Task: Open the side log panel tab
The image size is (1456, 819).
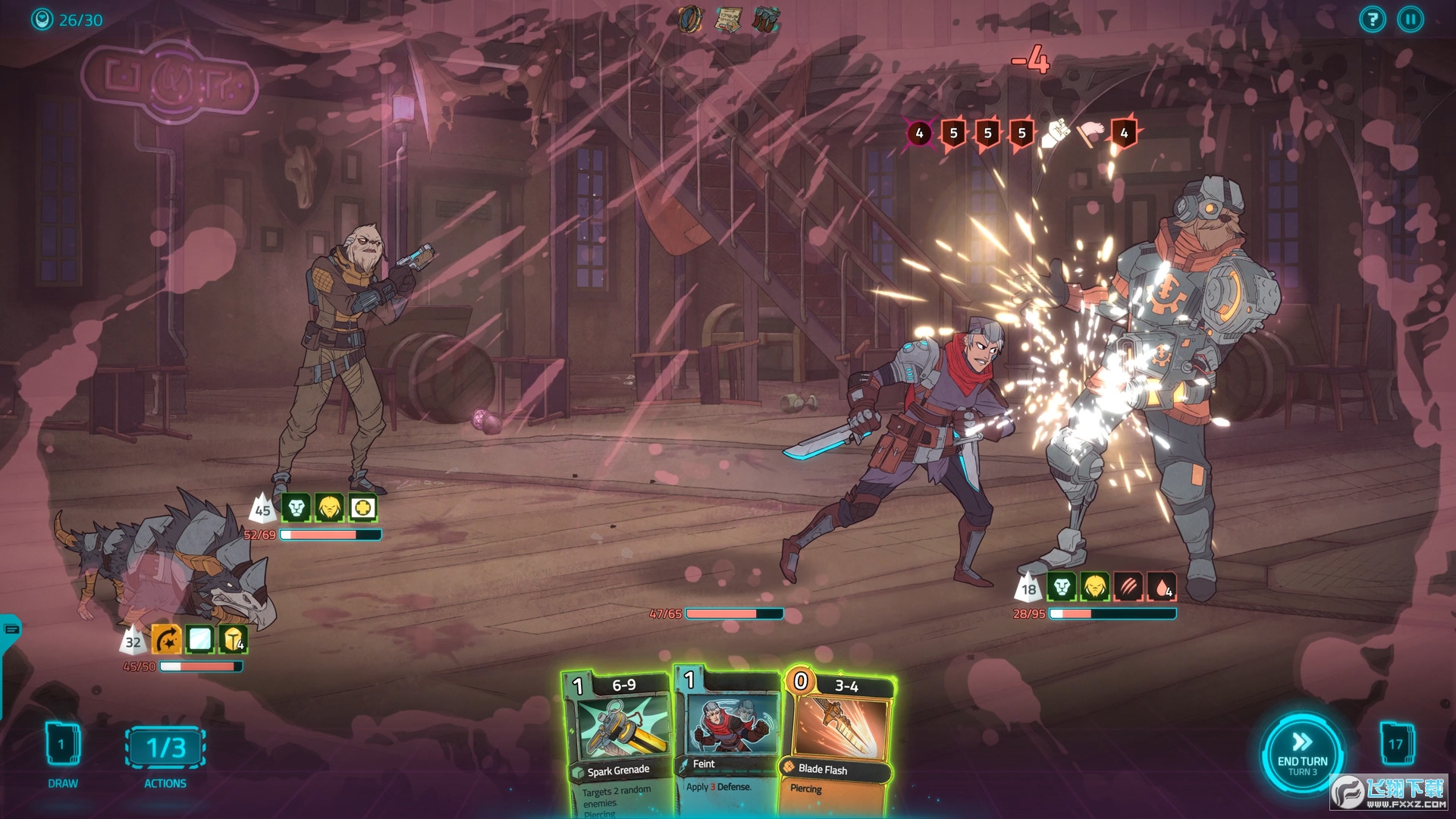Action: pyautogui.click(x=11, y=629)
